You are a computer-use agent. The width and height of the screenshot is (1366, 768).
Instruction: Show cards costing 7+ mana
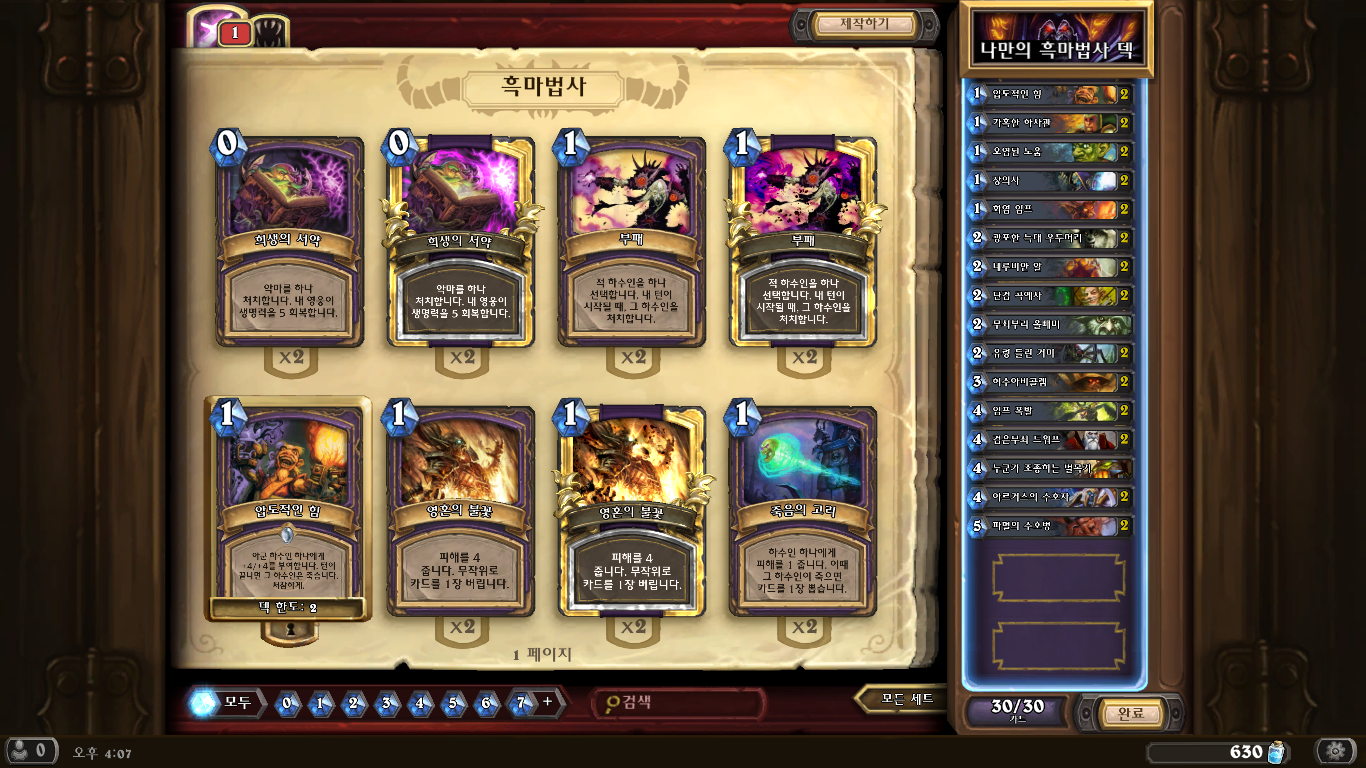tap(521, 703)
